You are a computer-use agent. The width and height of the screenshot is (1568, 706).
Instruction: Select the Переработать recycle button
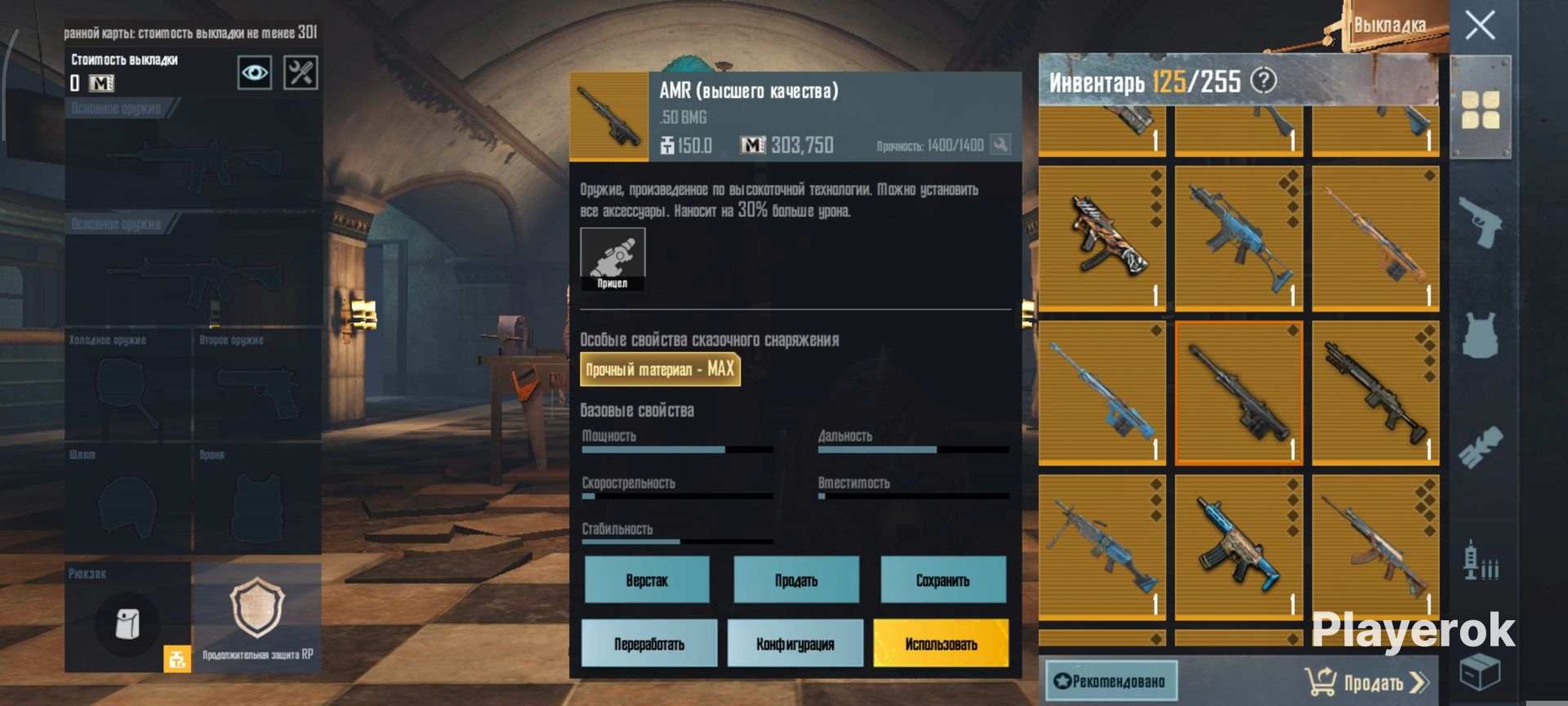[649, 644]
